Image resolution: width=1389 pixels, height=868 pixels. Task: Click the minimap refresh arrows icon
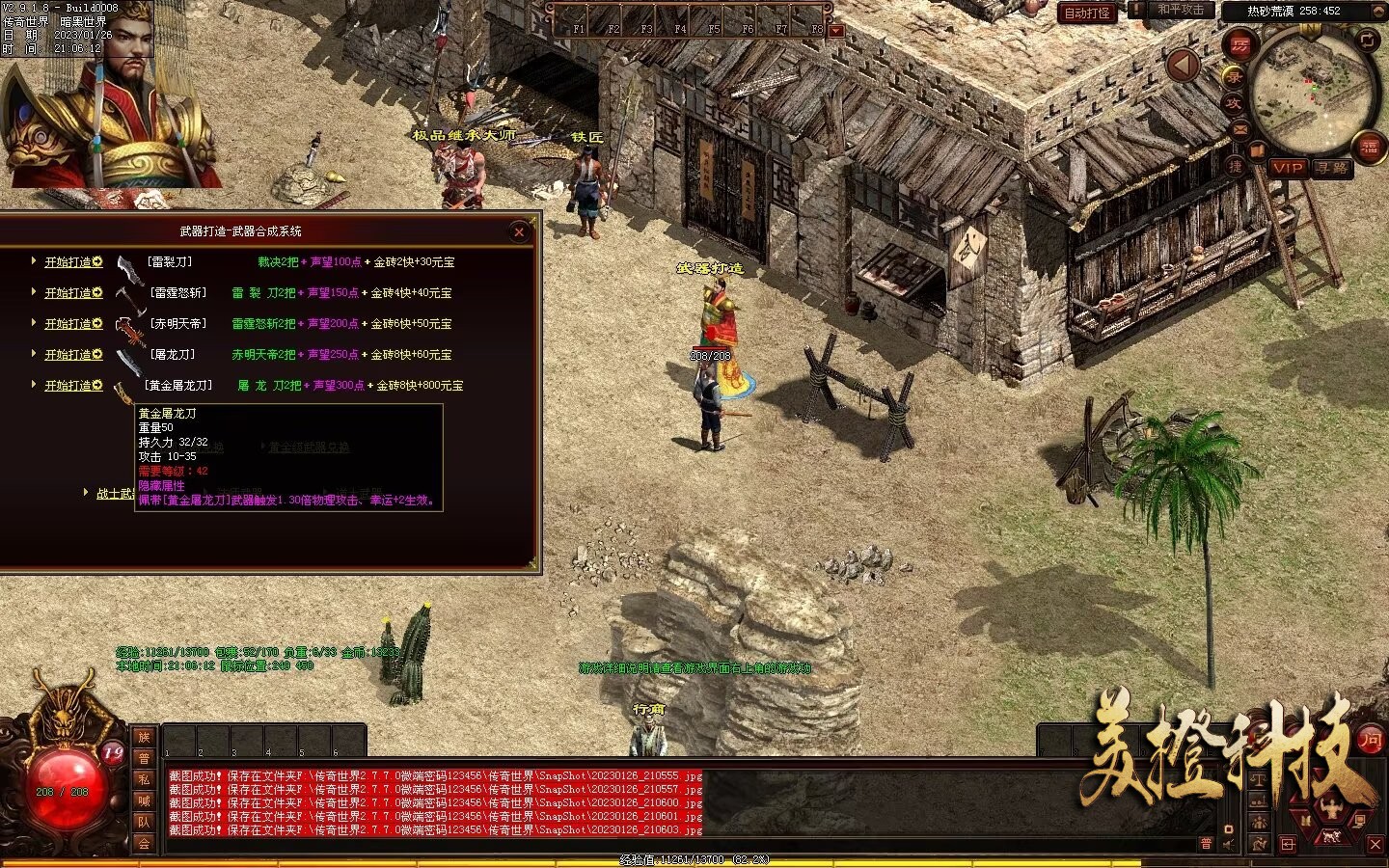pos(1368,40)
